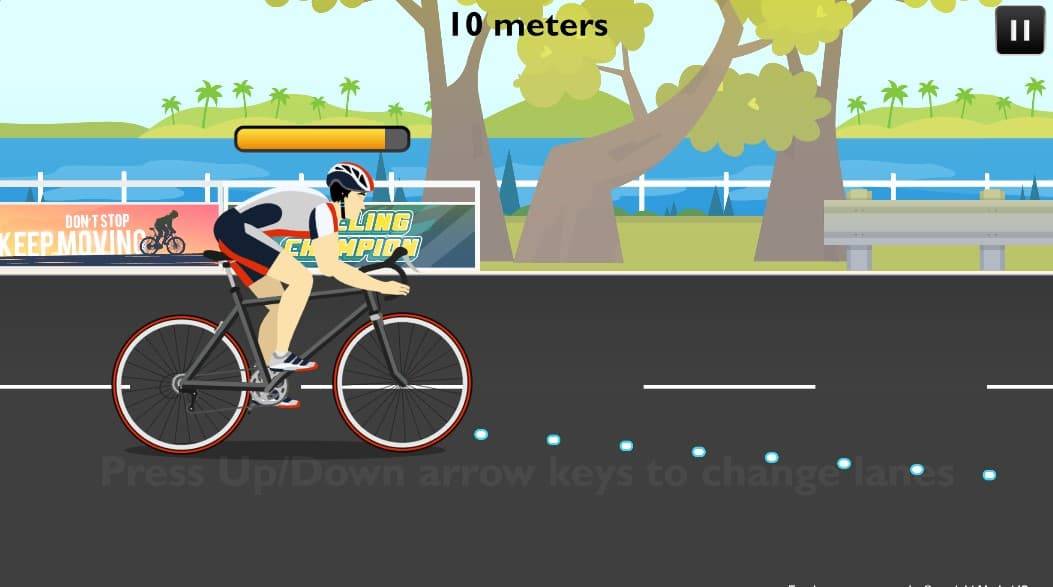Viewport: 1053px width, 587px height.
Task: Pause the game with the pause button
Action: coord(1020,30)
